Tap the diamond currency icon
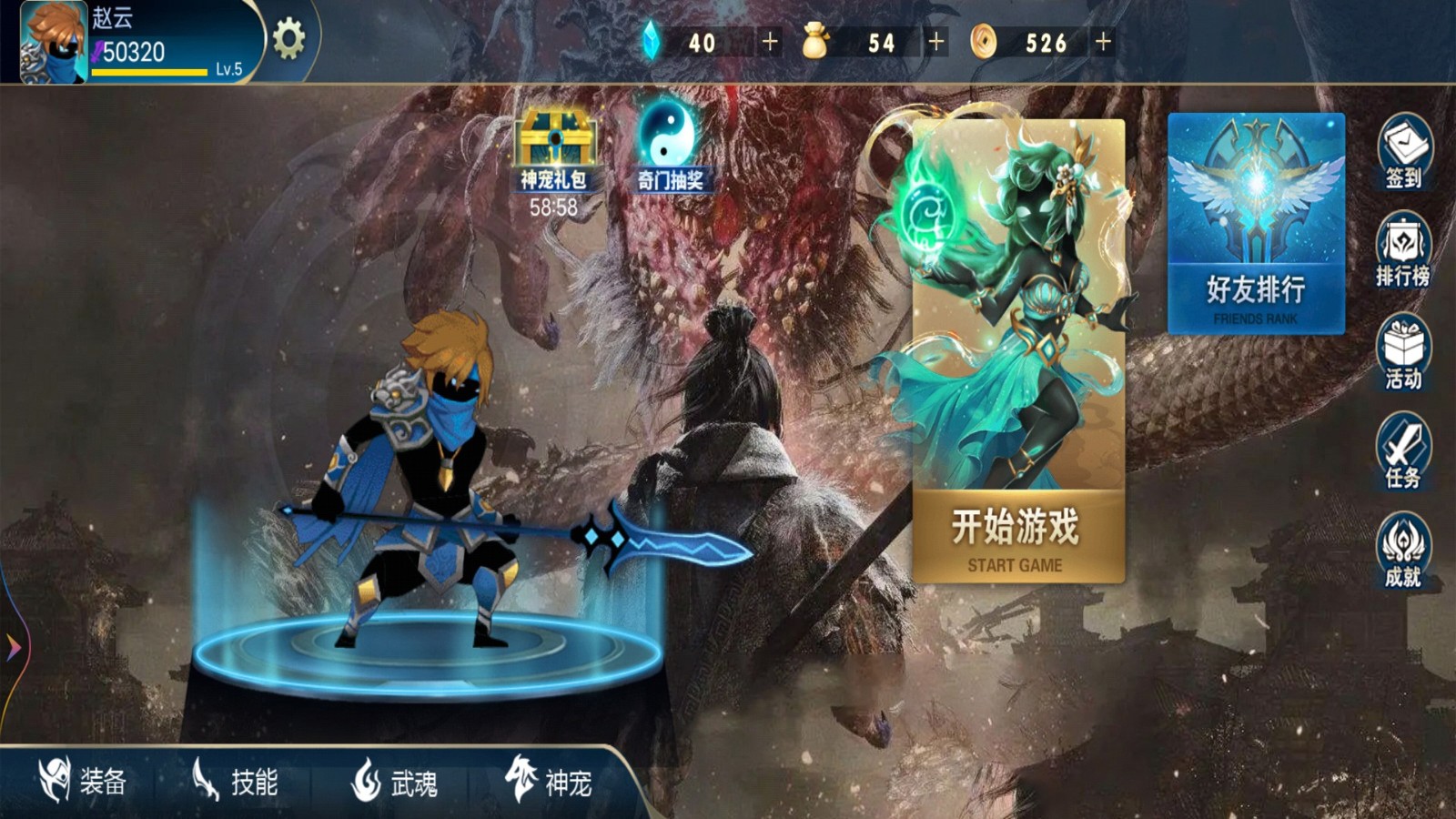The image size is (1456, 819). [654, 40]
